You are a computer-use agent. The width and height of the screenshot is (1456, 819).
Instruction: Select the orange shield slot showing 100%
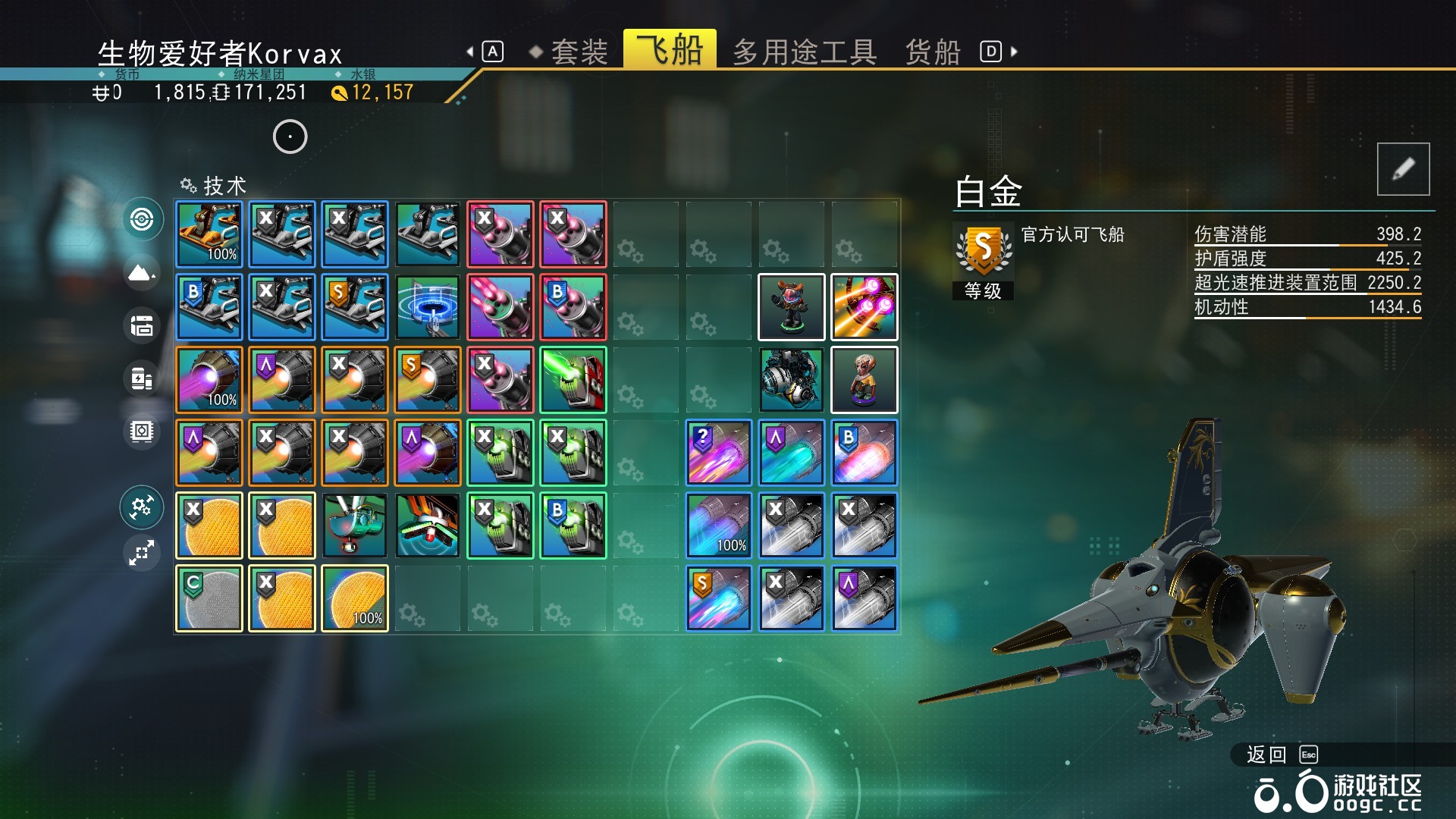(355, 598)
